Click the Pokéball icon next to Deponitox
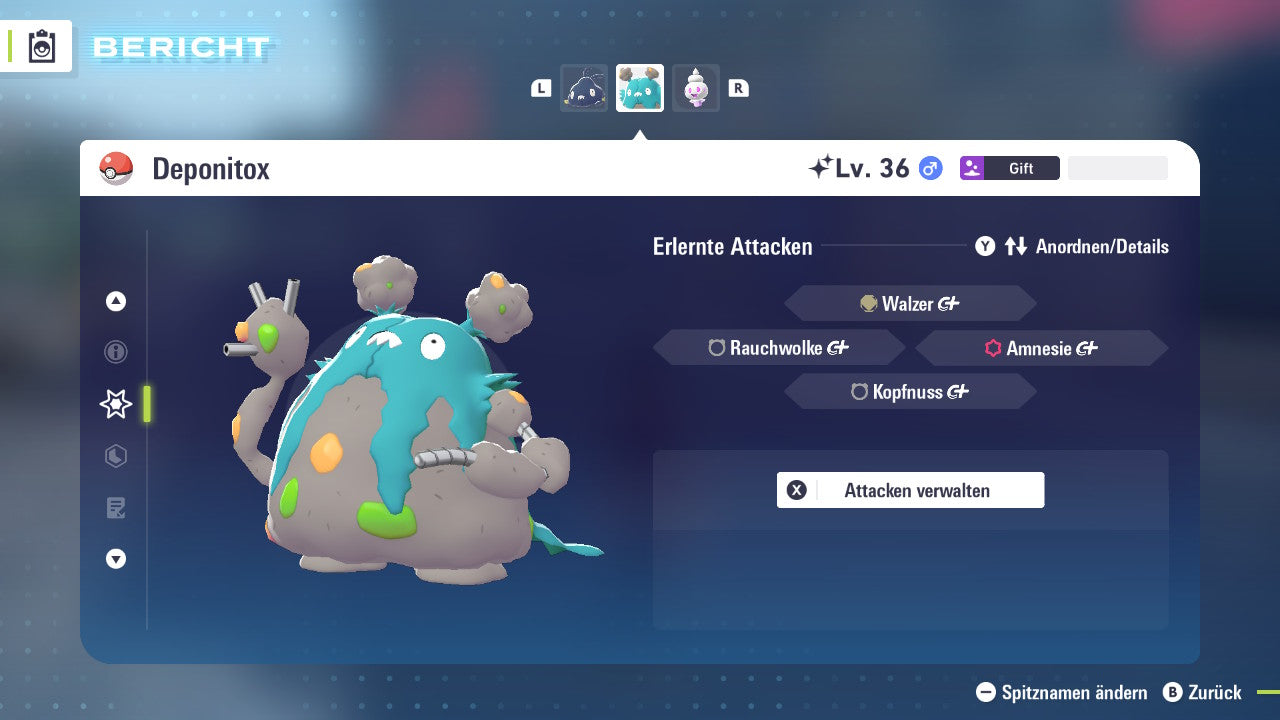Viewport: 1280px width, 720px height. (x=115, y=168)
